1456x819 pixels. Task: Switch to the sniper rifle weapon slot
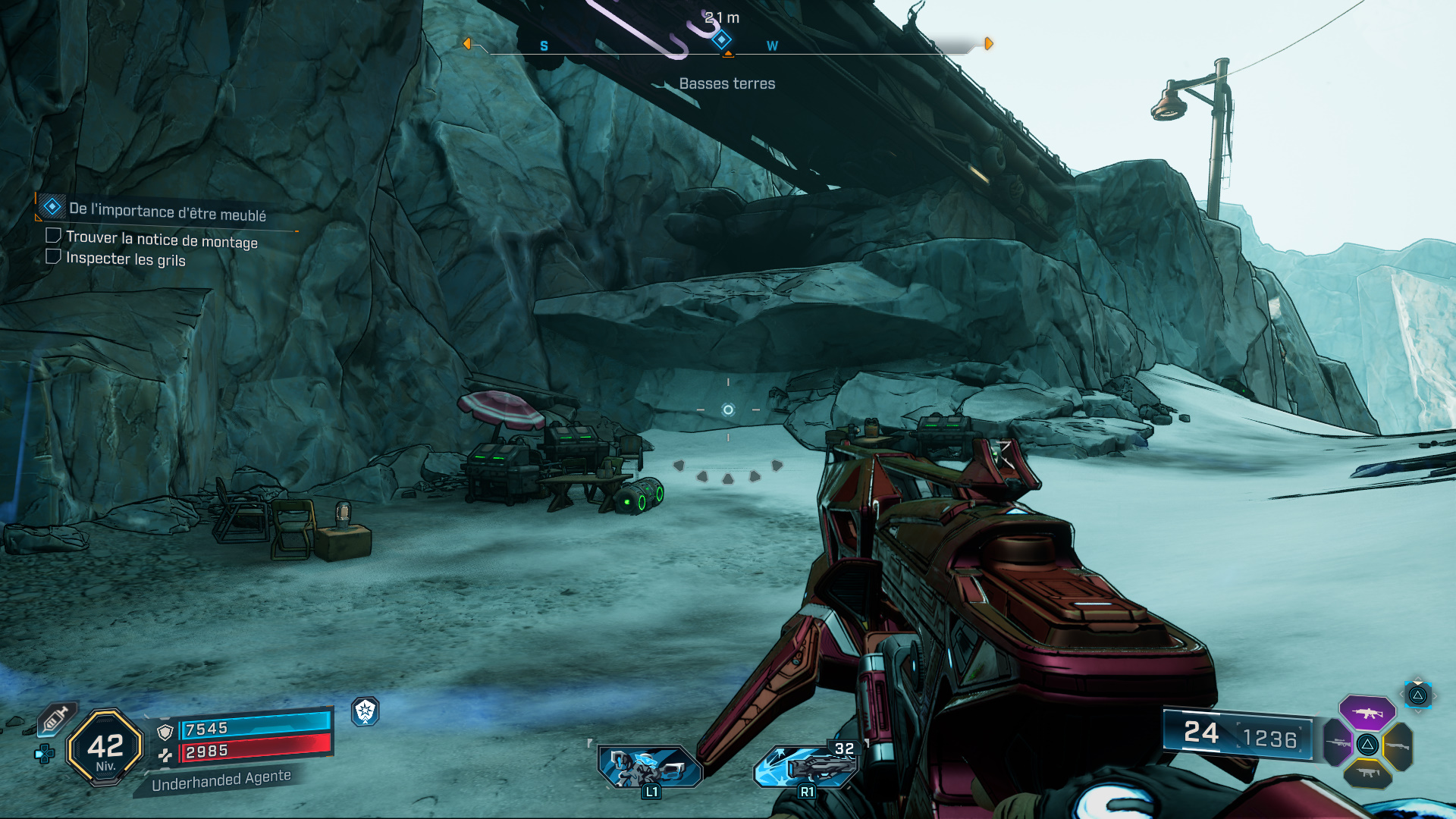point(1337,743)
